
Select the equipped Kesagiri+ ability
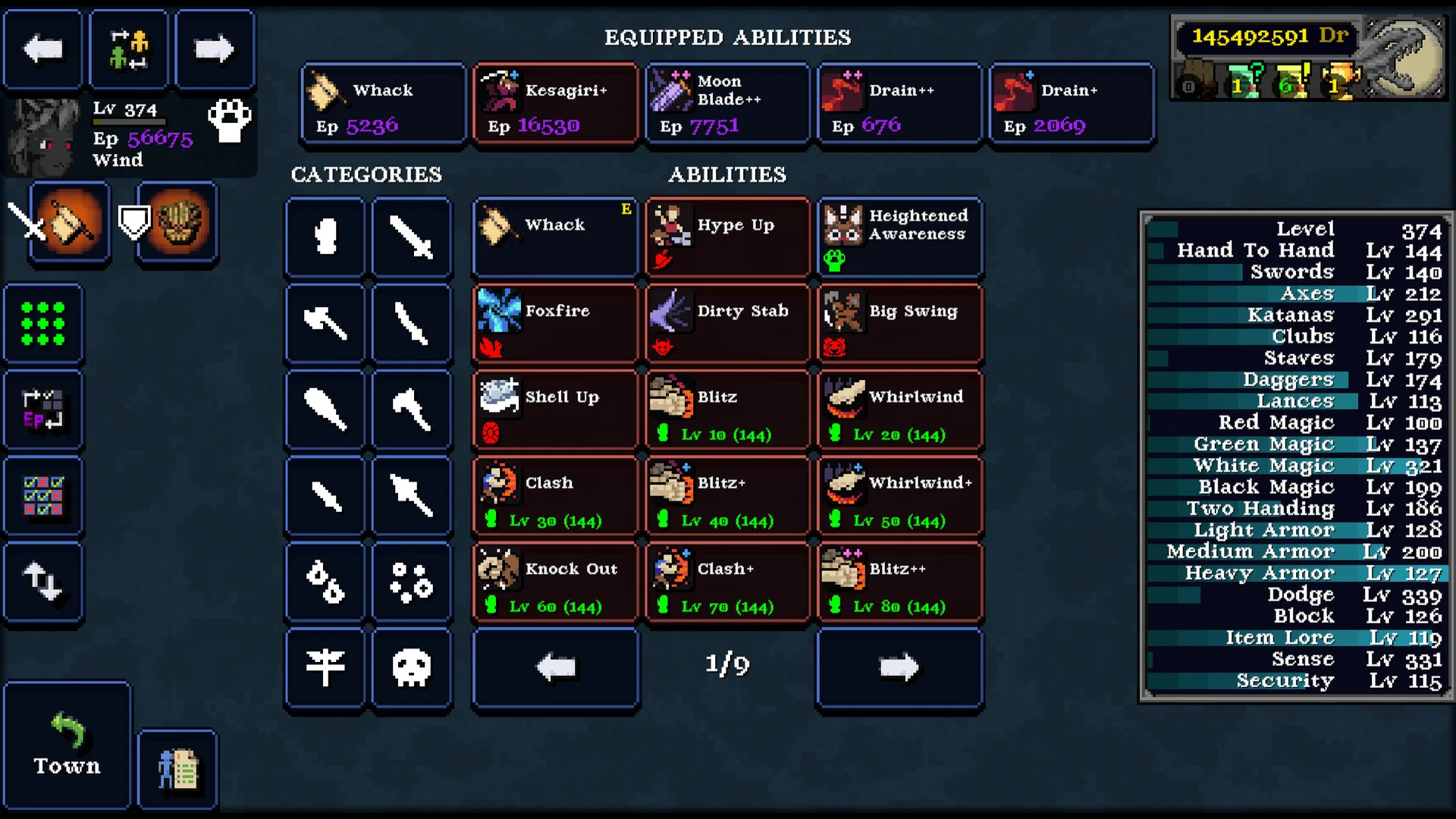(555, 104)
